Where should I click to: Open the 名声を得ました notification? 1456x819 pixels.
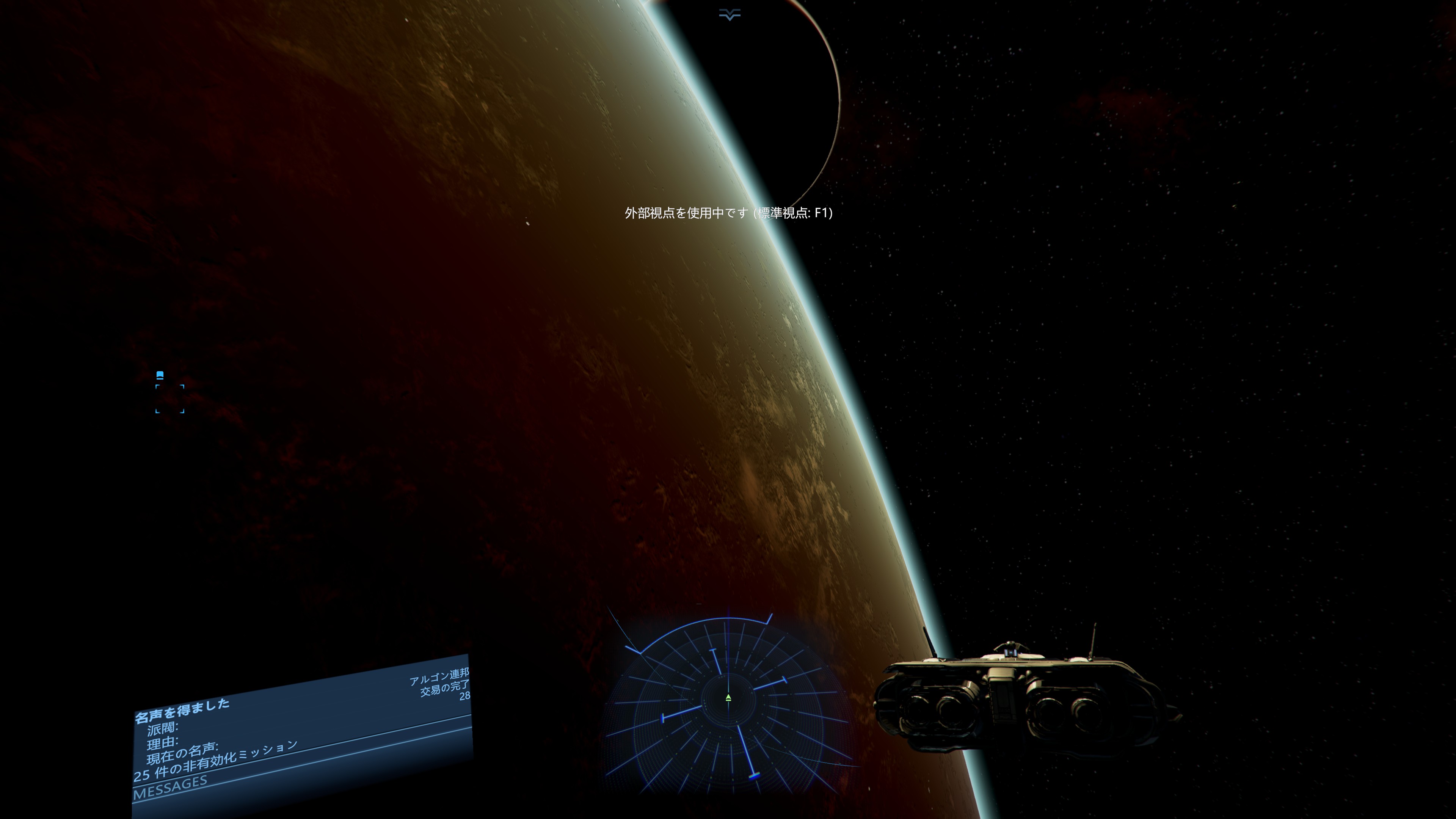pyautogui.click(x=182, y=711)
